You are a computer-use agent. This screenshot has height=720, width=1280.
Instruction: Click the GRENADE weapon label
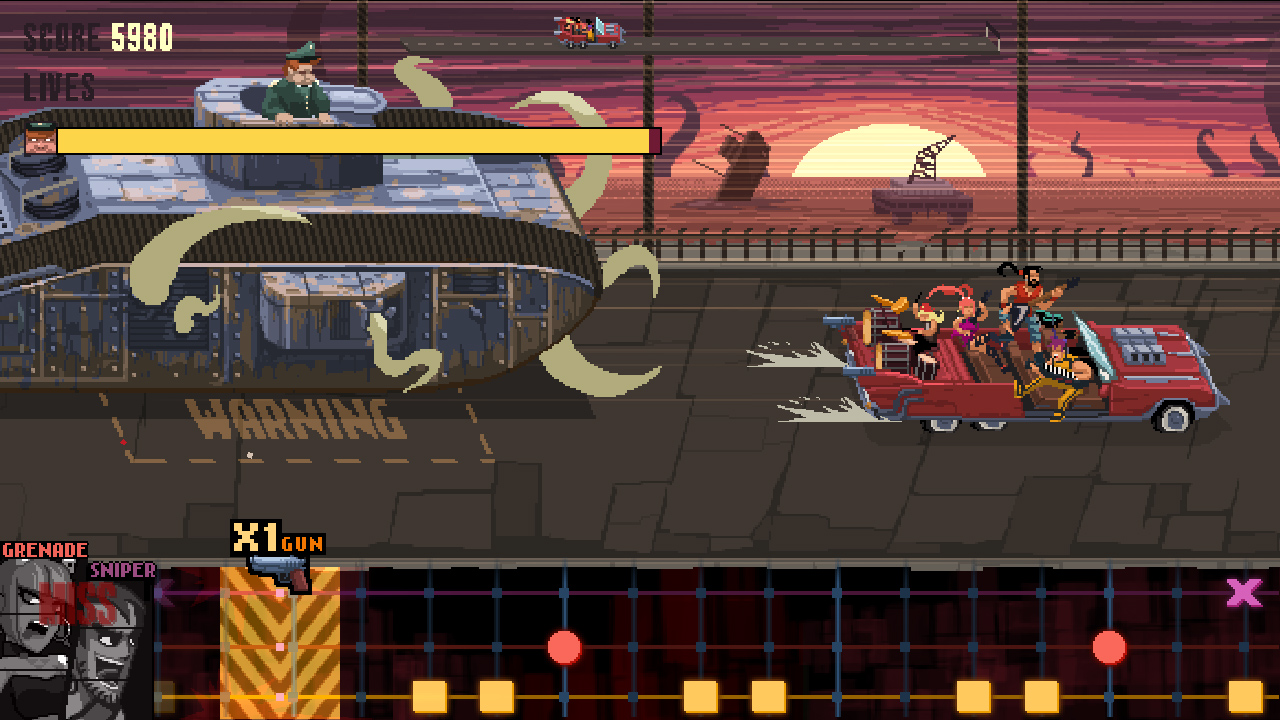(x=45, y=548)
